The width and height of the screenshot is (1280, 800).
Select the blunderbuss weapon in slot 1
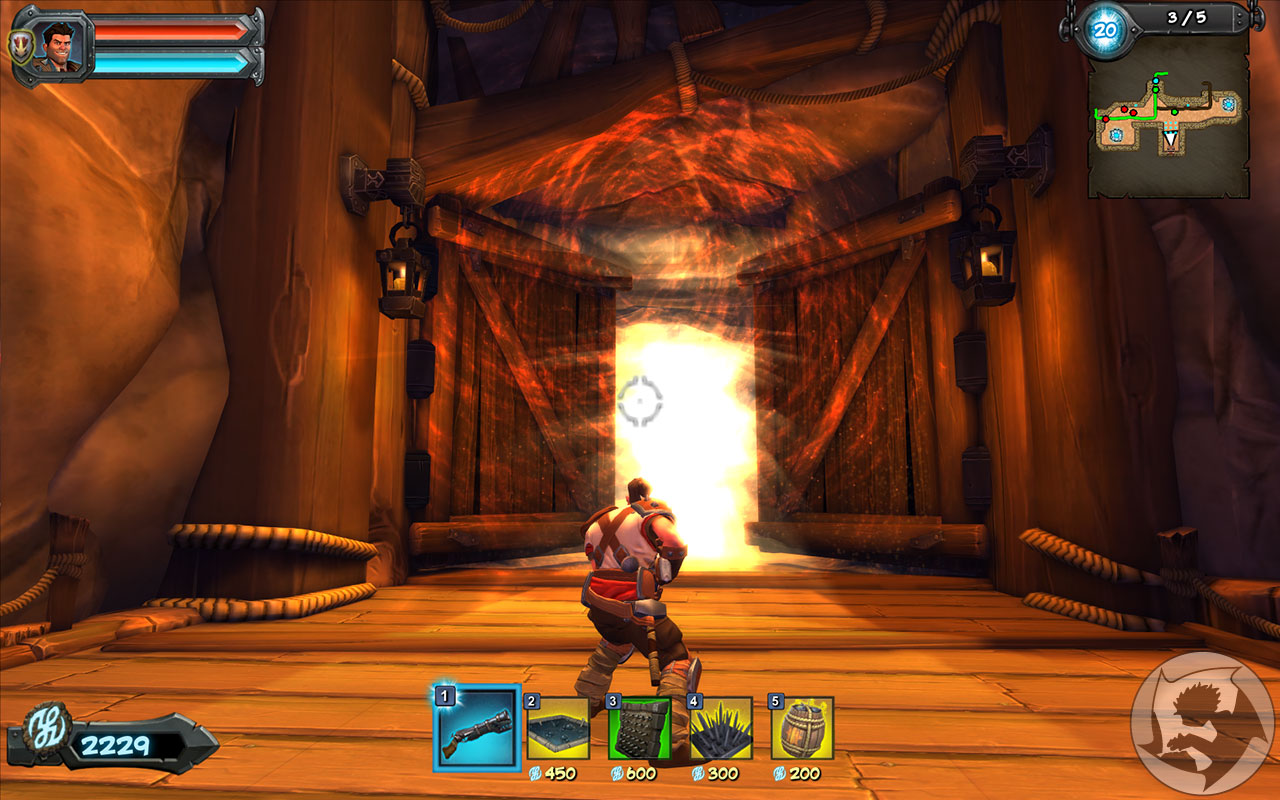point(475,733)
